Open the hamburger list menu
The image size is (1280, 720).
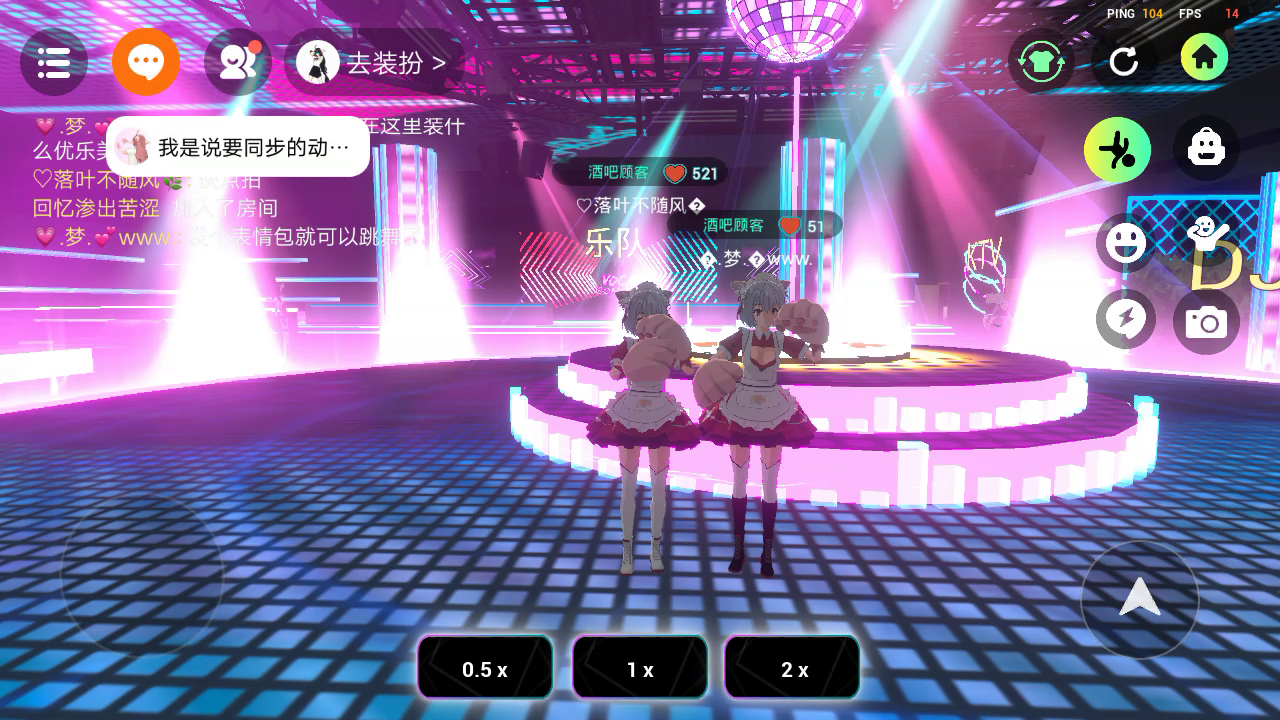click(x=54, y=62)
